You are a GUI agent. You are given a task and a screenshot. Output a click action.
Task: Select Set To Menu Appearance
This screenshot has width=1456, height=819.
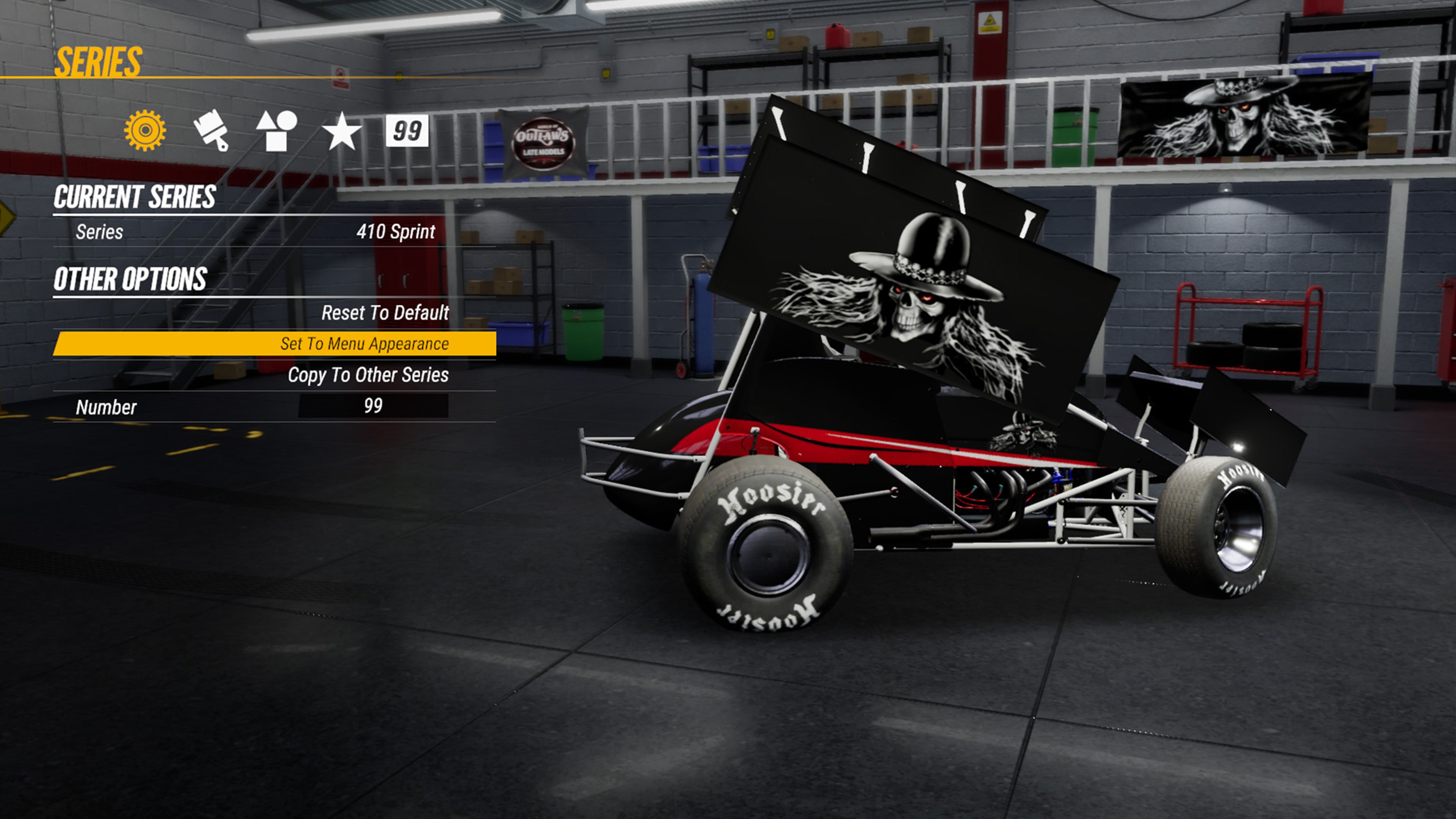coord(275,344)
